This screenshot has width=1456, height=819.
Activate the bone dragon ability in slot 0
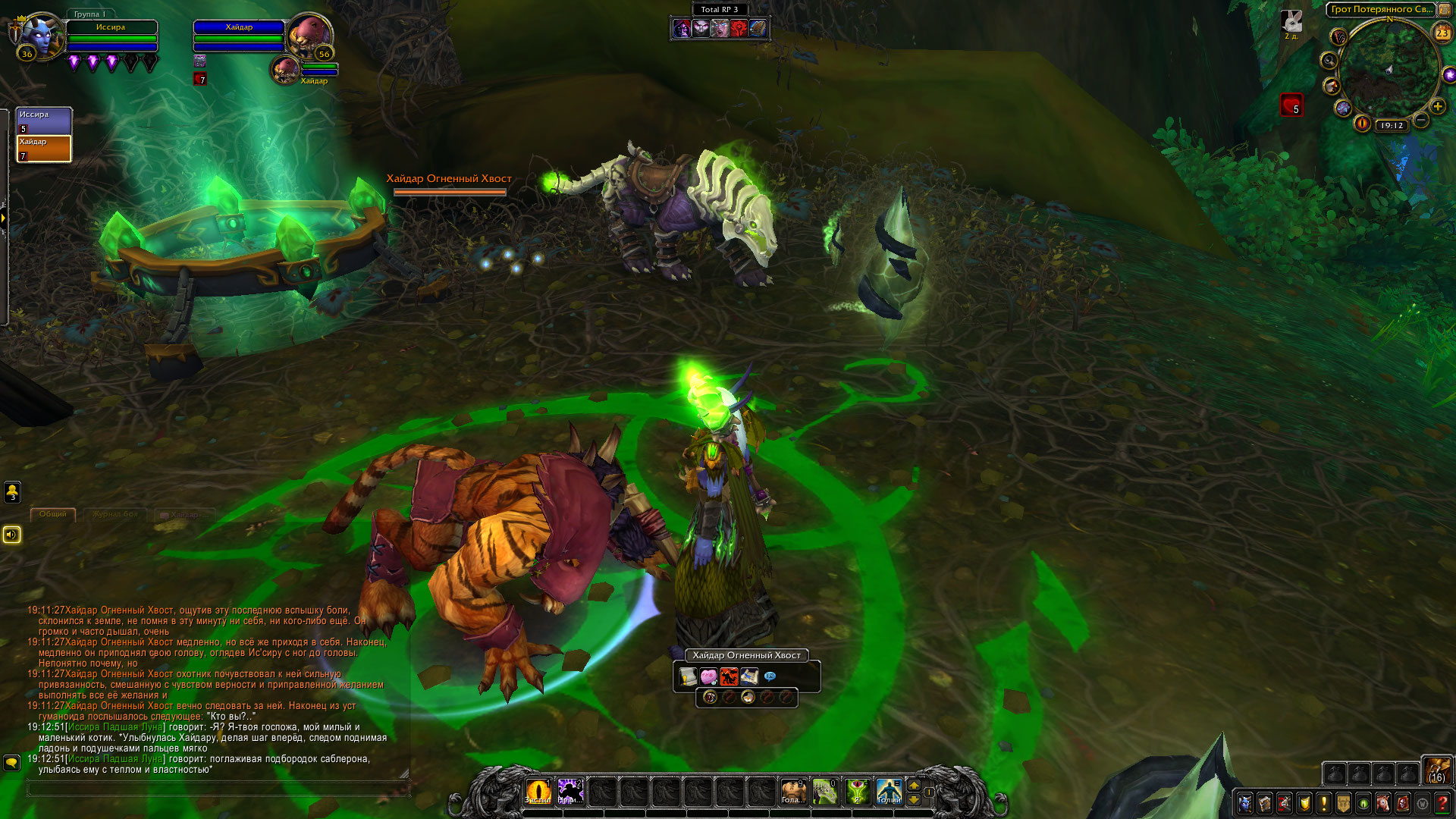[824, 792]
